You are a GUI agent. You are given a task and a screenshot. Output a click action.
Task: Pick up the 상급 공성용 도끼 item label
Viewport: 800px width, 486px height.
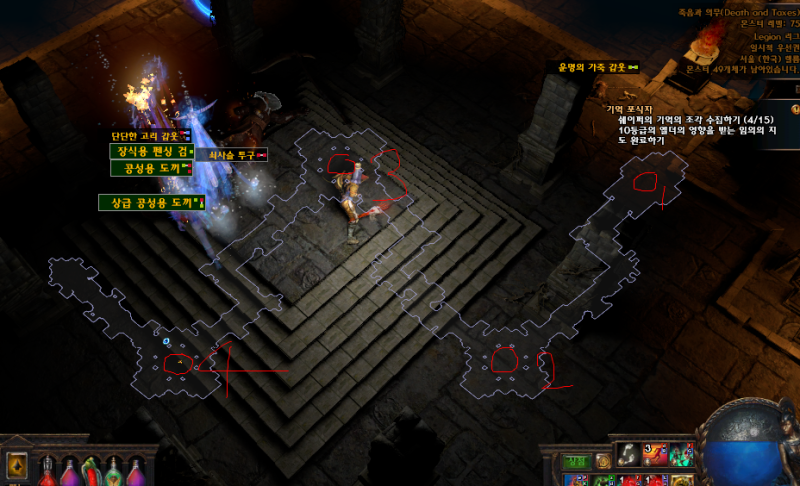[150, 203]
